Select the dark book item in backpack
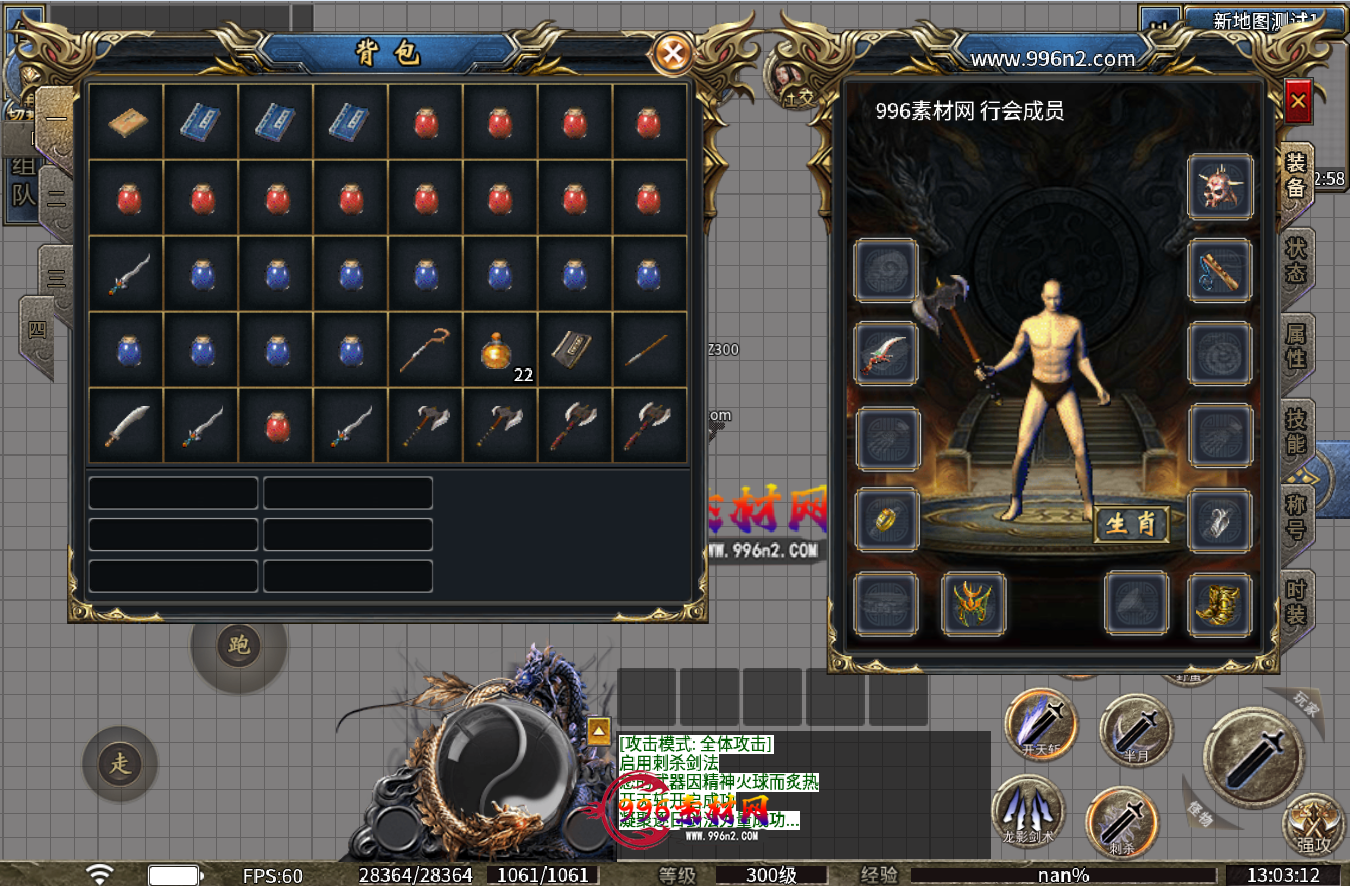The height and width of the screenshot is (886, 1350). coord(575,350)
